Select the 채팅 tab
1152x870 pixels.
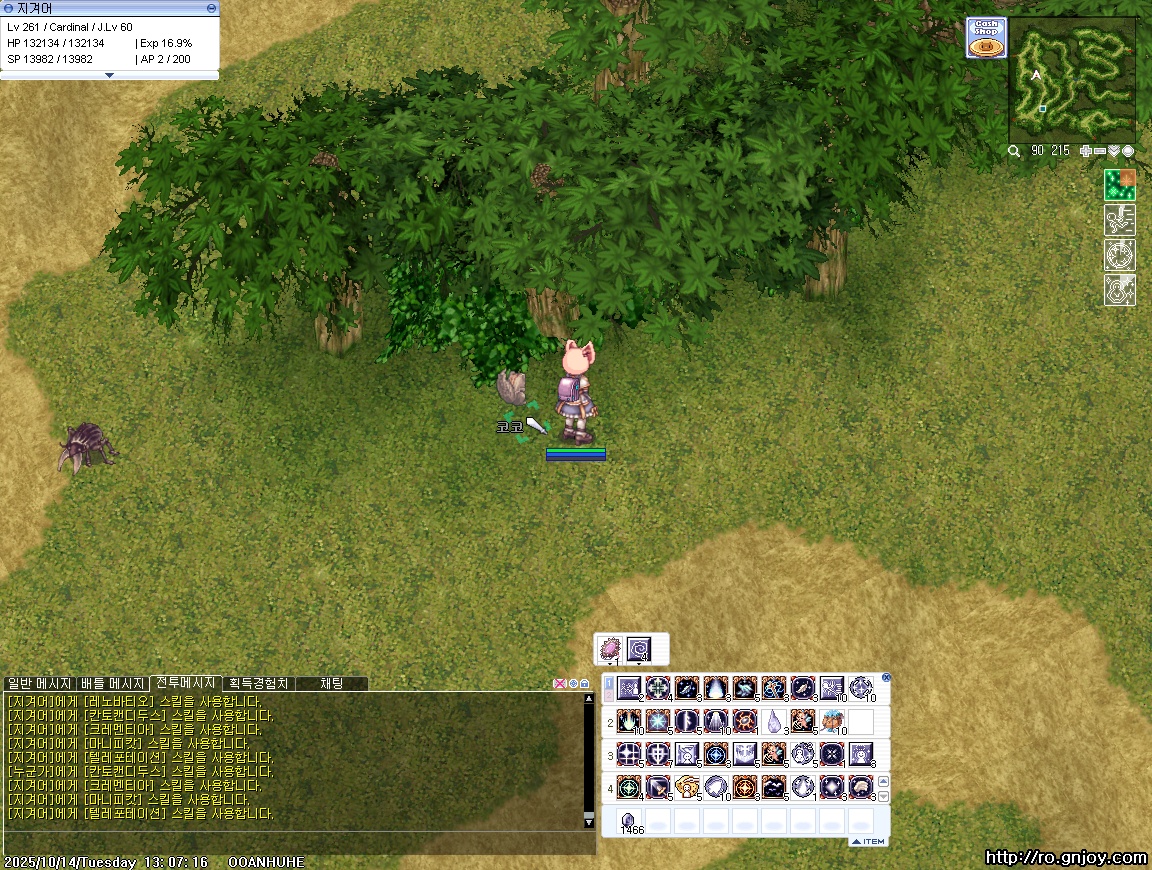pyautogui.click(x=331, y=684)
